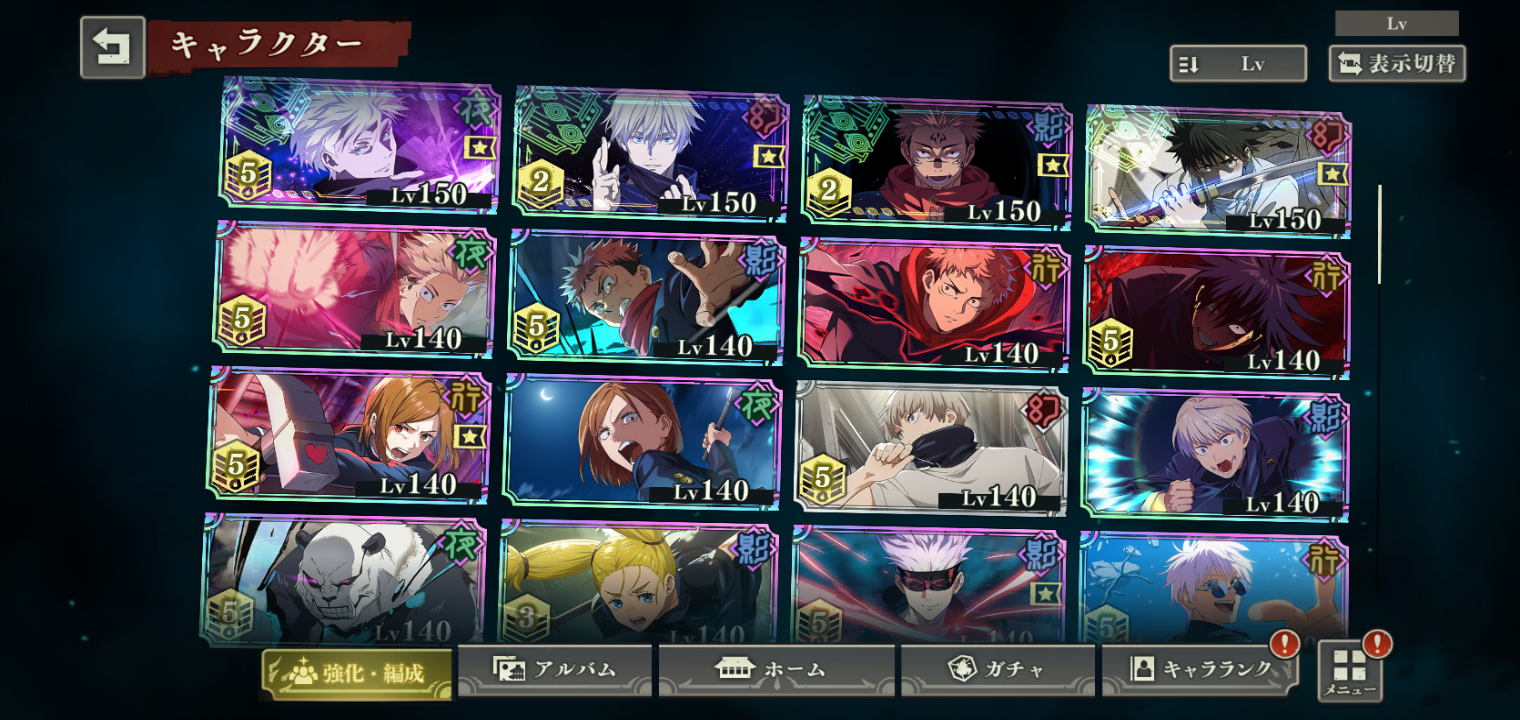Select the blonde ponytail character card

[x=636, y=584]
